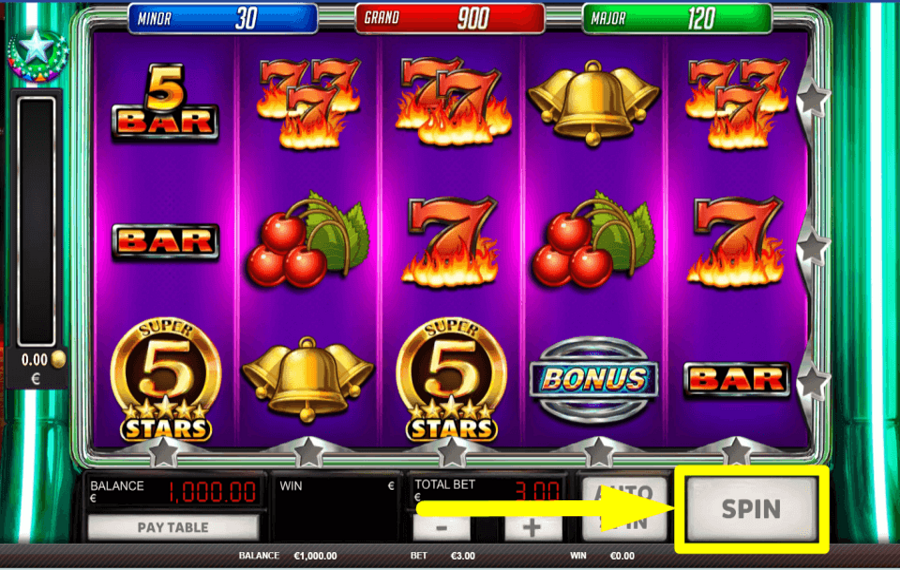Increase total bet with plus button
Image resolution: width=900 pixels, height=570 pixels.
(532, 528)
